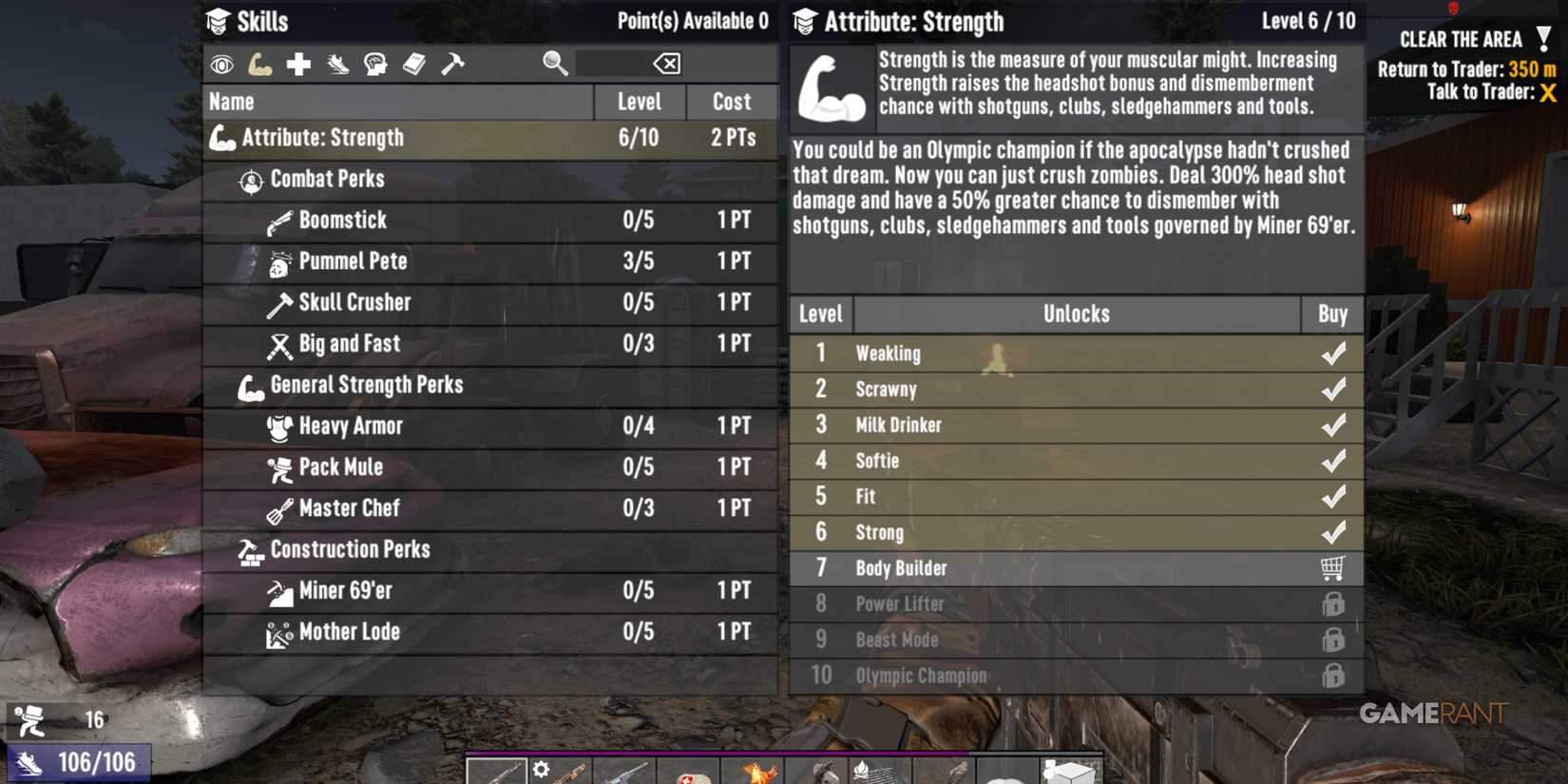Collapse the Construction Perks section
Screen dimensions: 1568x784
tap(351, 549)
